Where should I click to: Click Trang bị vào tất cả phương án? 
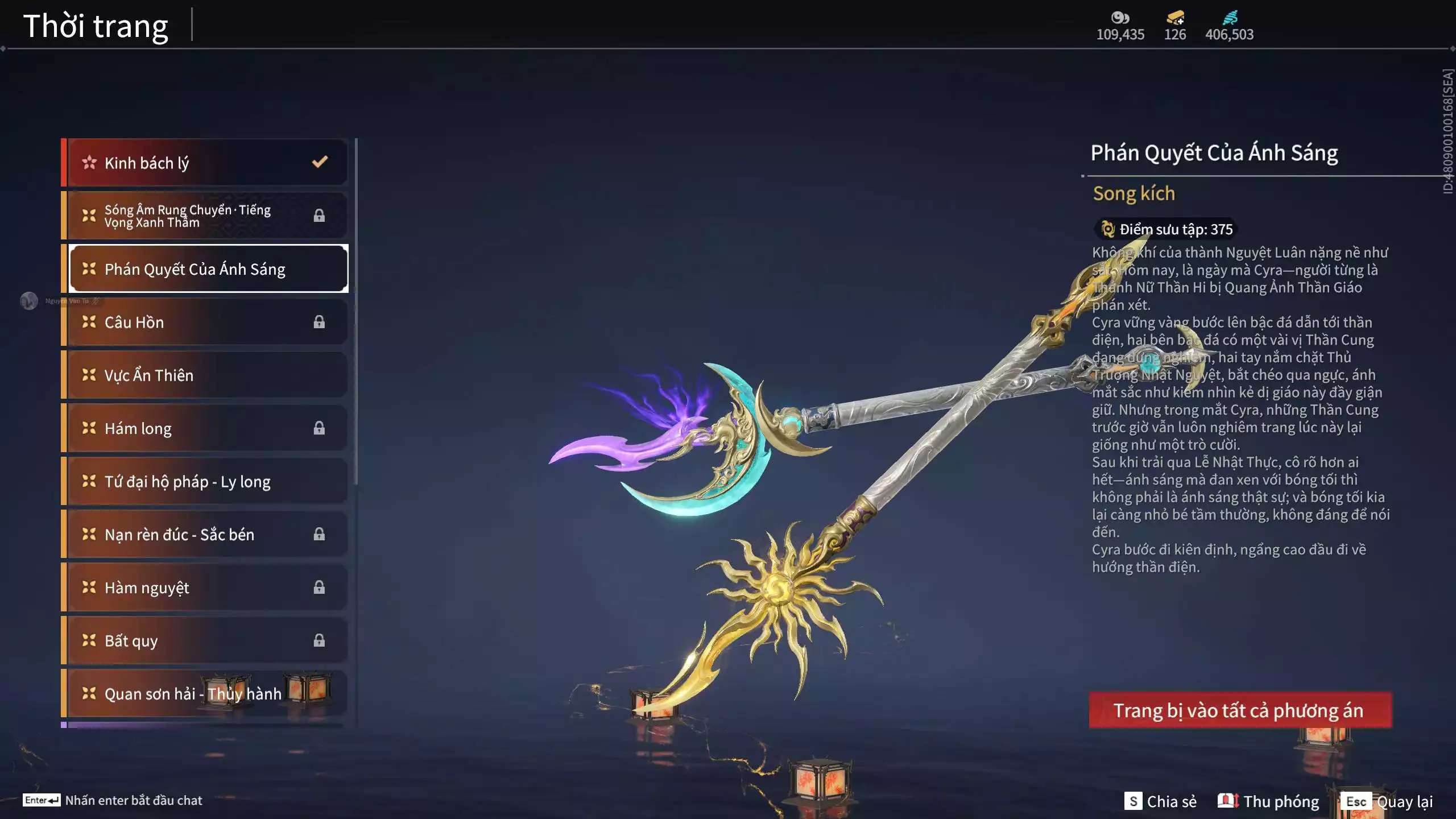click(1240, 710)
